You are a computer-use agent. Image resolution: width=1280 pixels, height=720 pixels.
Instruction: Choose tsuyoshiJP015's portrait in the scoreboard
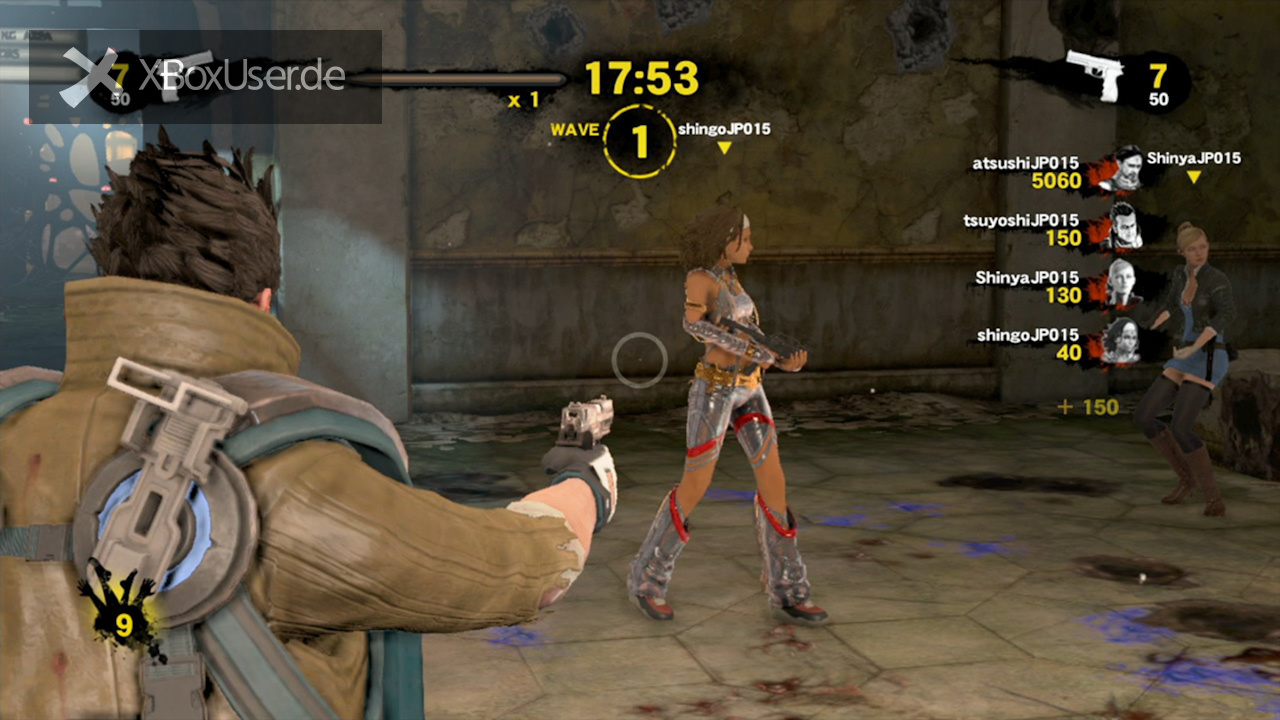point(1125,228)
